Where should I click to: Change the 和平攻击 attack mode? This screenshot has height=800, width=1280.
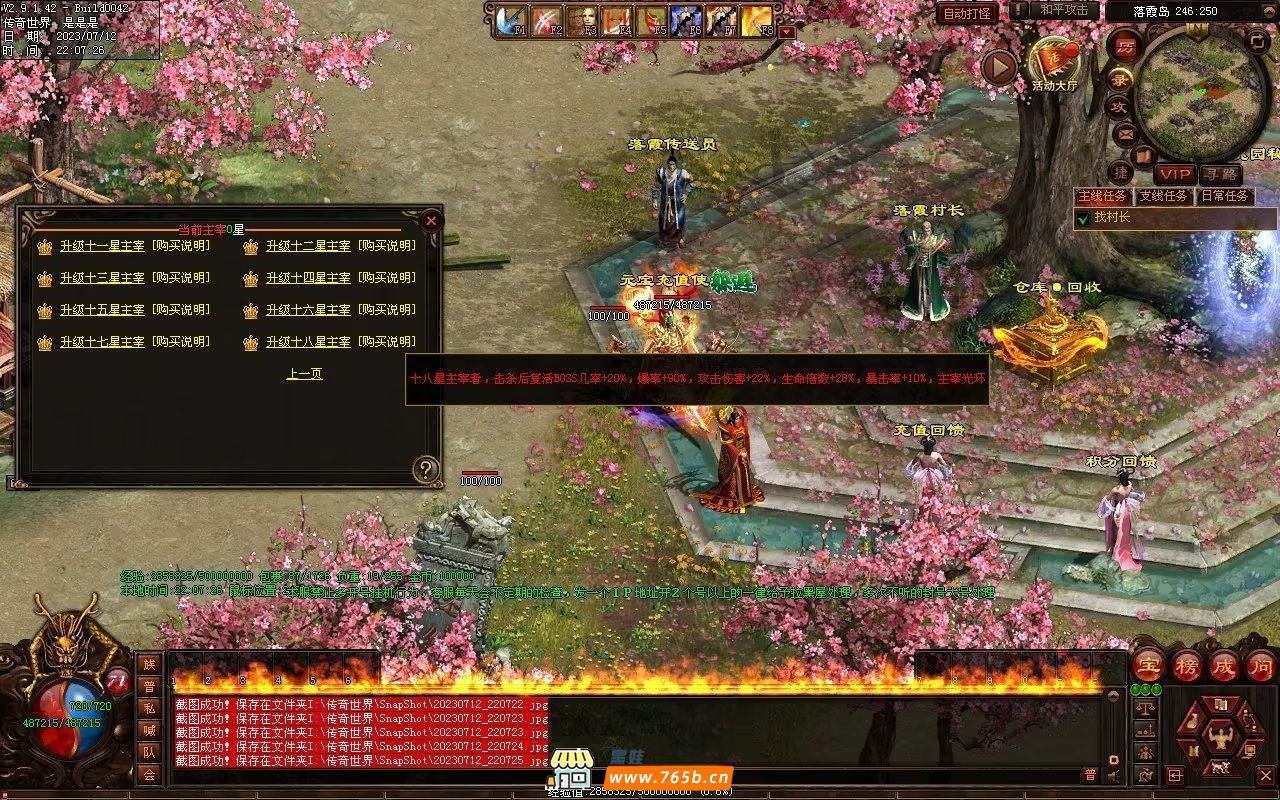1063,10
